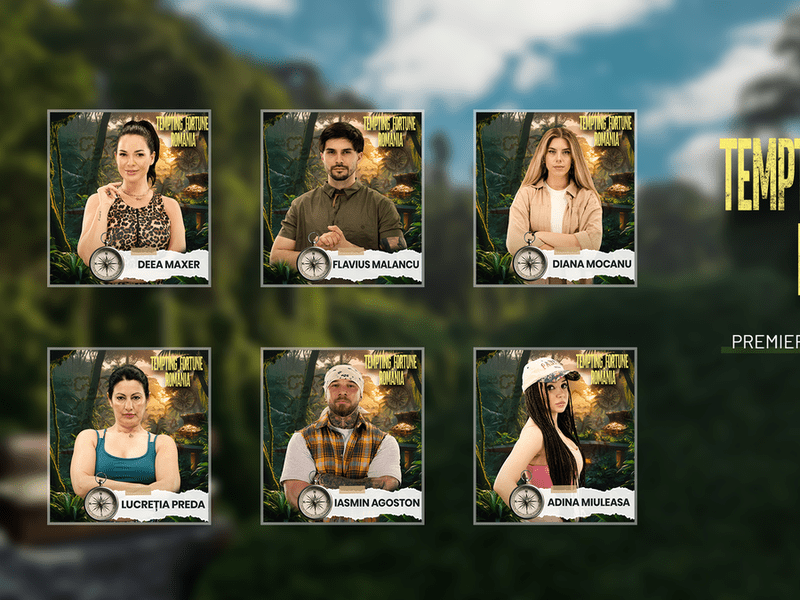
Task: Select Lucreția Preda's character card
Action: 129,436
